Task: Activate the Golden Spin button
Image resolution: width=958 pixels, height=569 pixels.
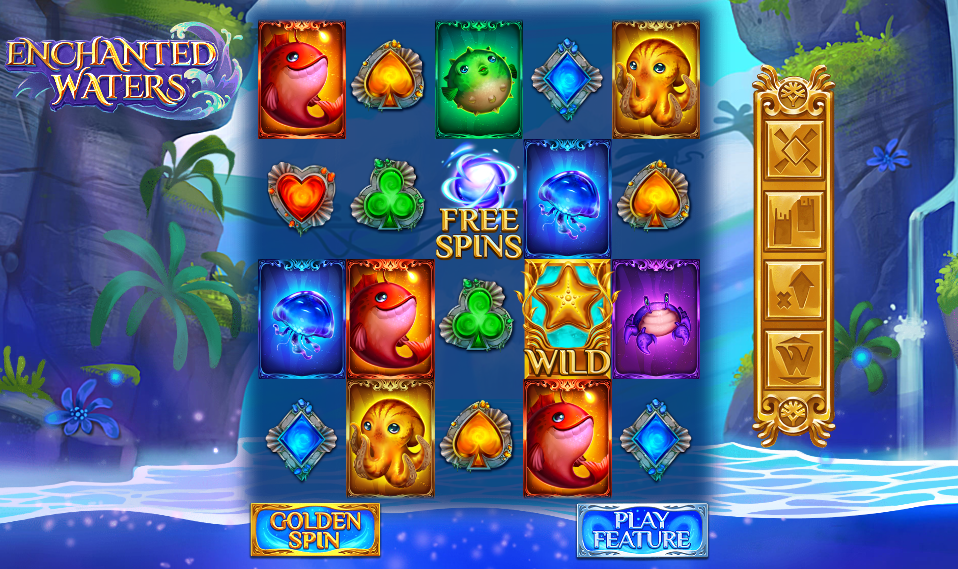Action: click(x=315, y=530)
